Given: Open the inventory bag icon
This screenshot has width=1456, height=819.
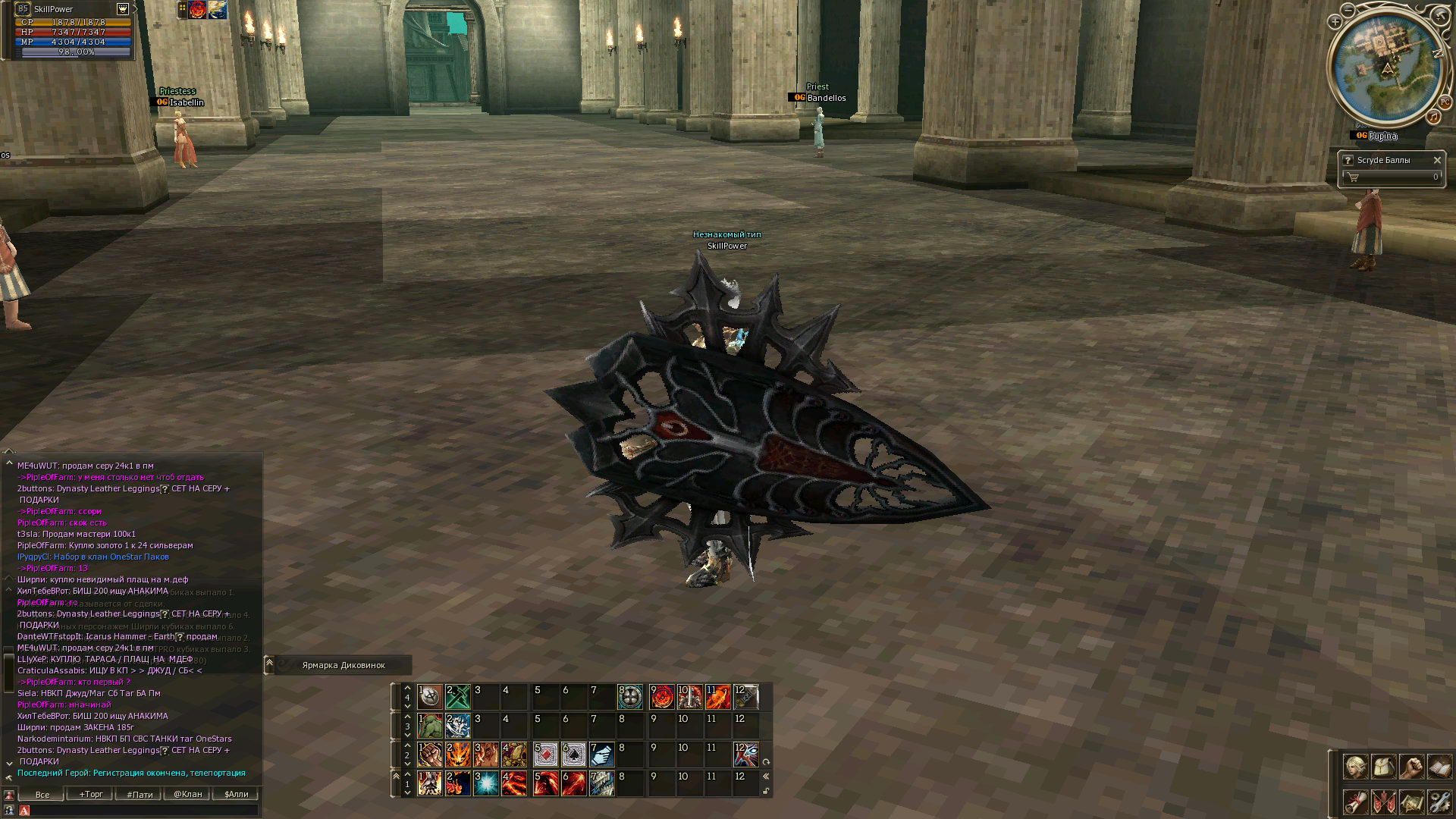Looking at the screenshot, I should [1383, 767].
